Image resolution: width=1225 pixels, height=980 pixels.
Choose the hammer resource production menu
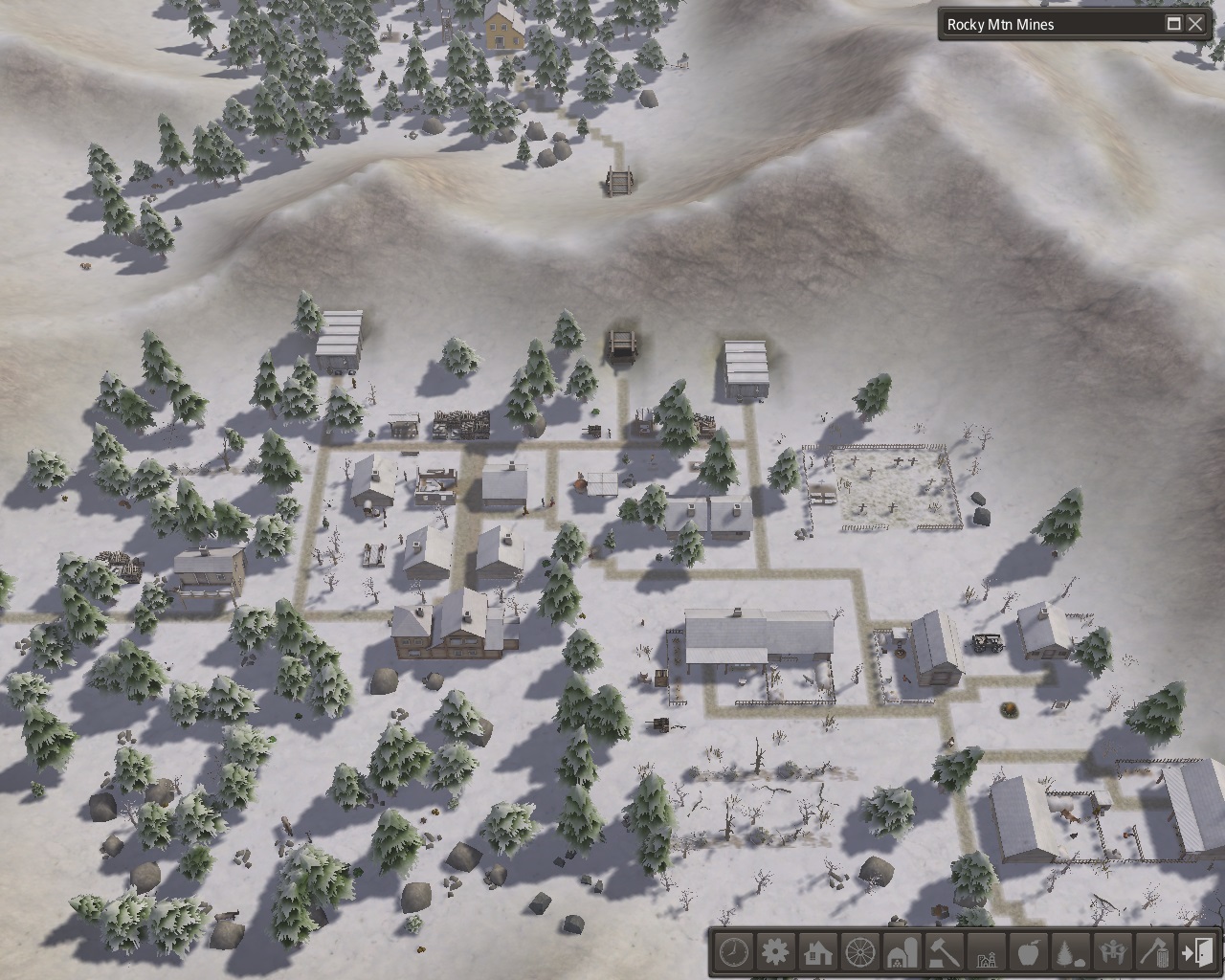pyautogui.click(x=945, y=952)
